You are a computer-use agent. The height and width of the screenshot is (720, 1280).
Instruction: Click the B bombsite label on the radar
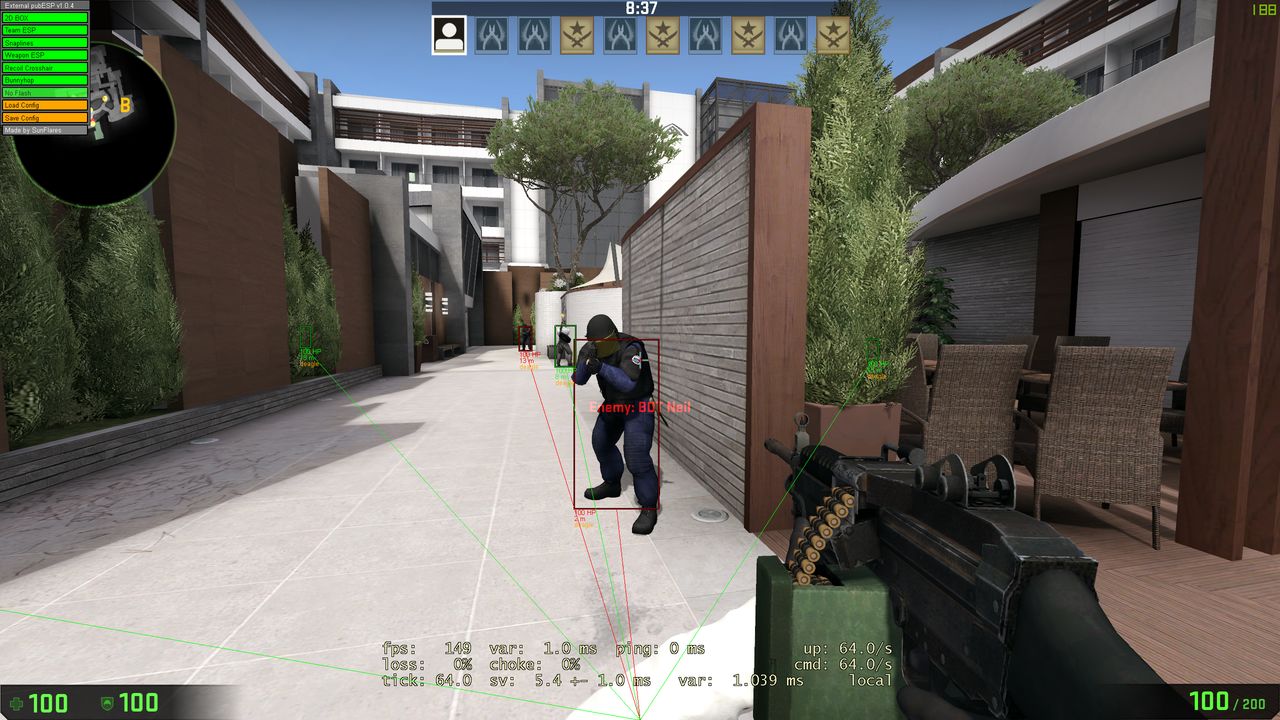pyautogui.click(x=125, y=105)
